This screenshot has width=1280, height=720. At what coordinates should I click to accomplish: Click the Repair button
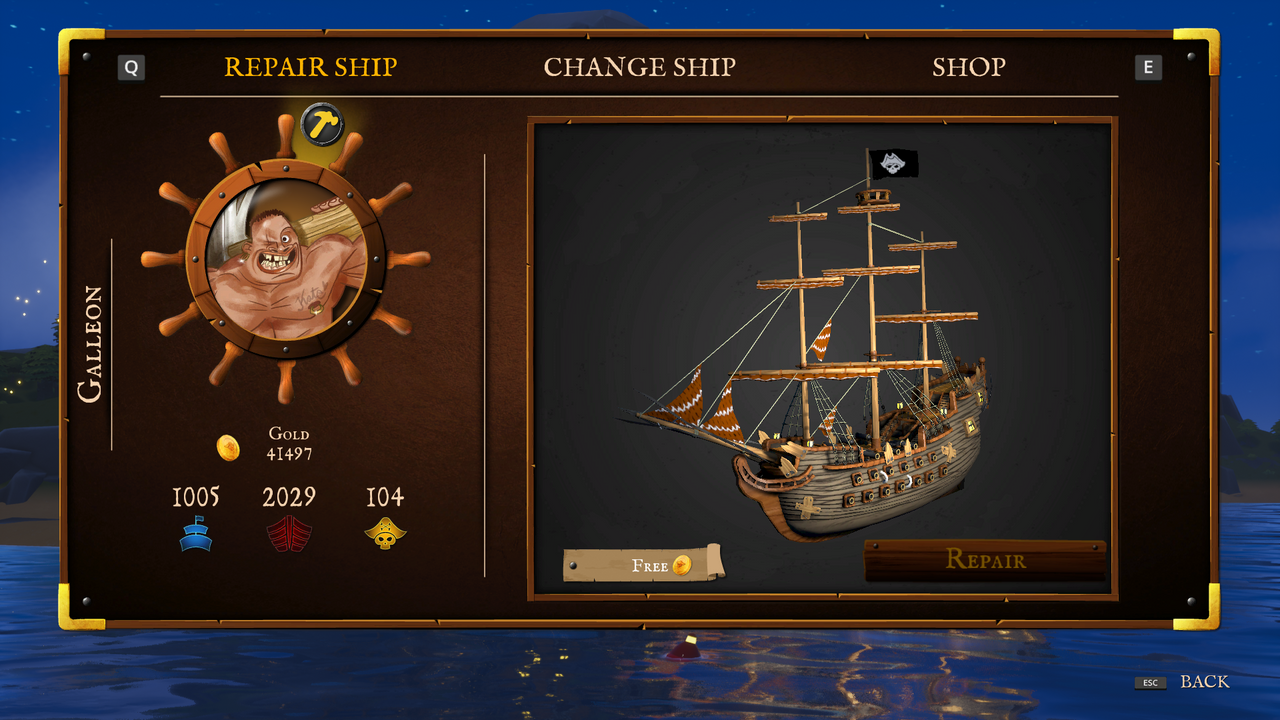(987, 561)
